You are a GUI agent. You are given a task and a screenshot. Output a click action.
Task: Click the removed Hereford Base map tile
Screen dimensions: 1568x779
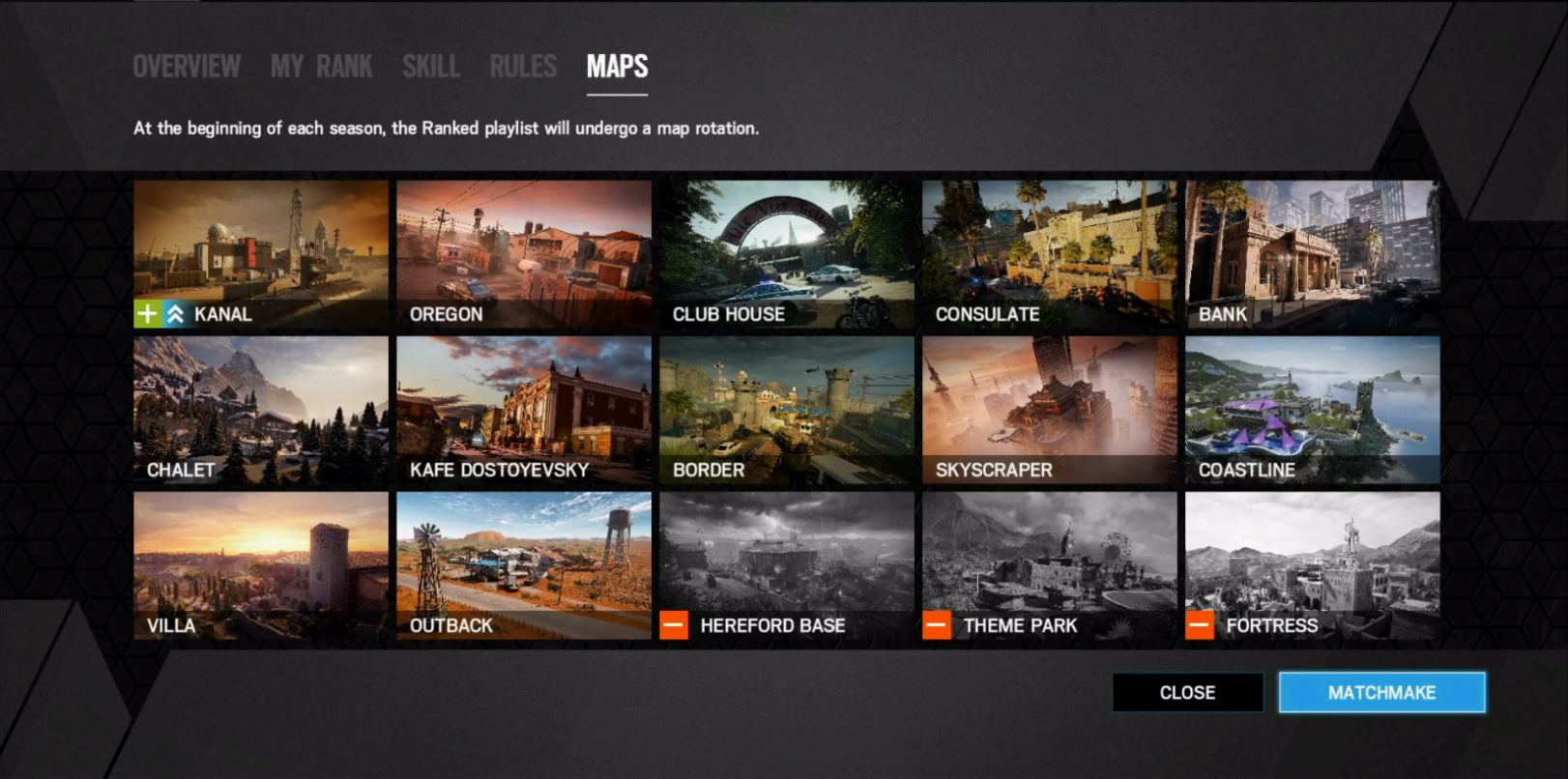click(x=787, y=565)
